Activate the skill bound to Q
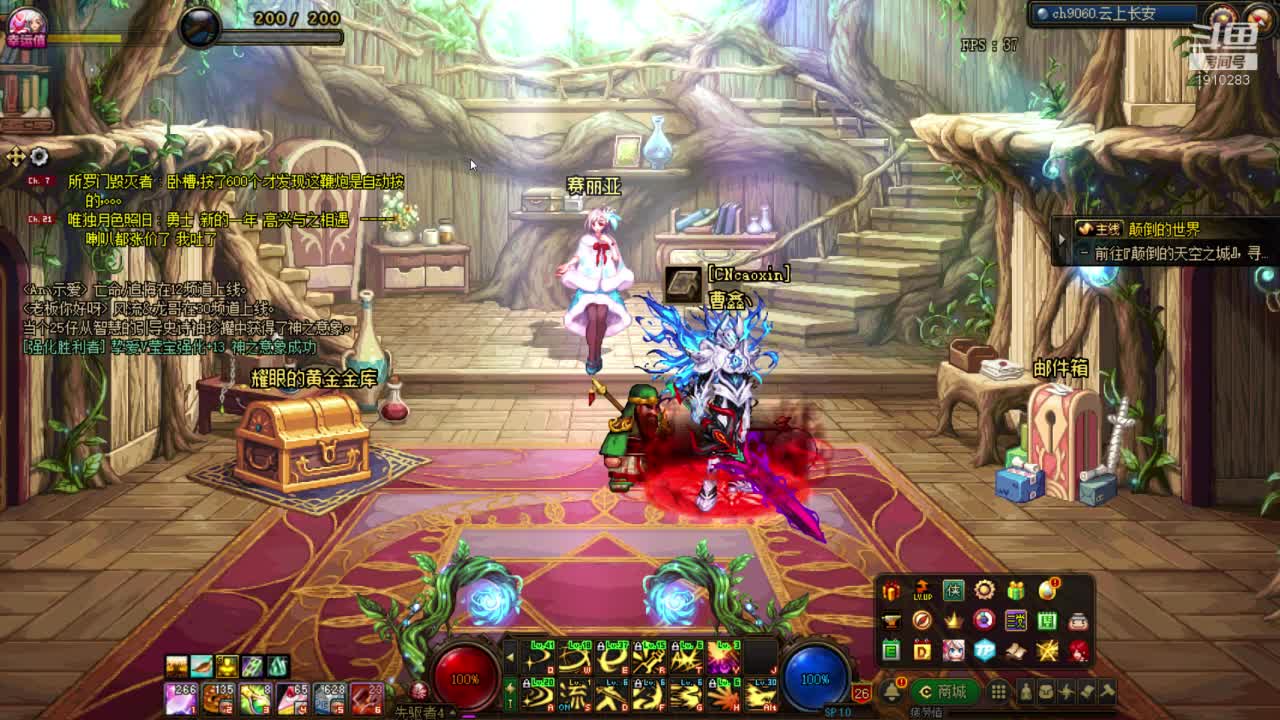 coord(537,658)
